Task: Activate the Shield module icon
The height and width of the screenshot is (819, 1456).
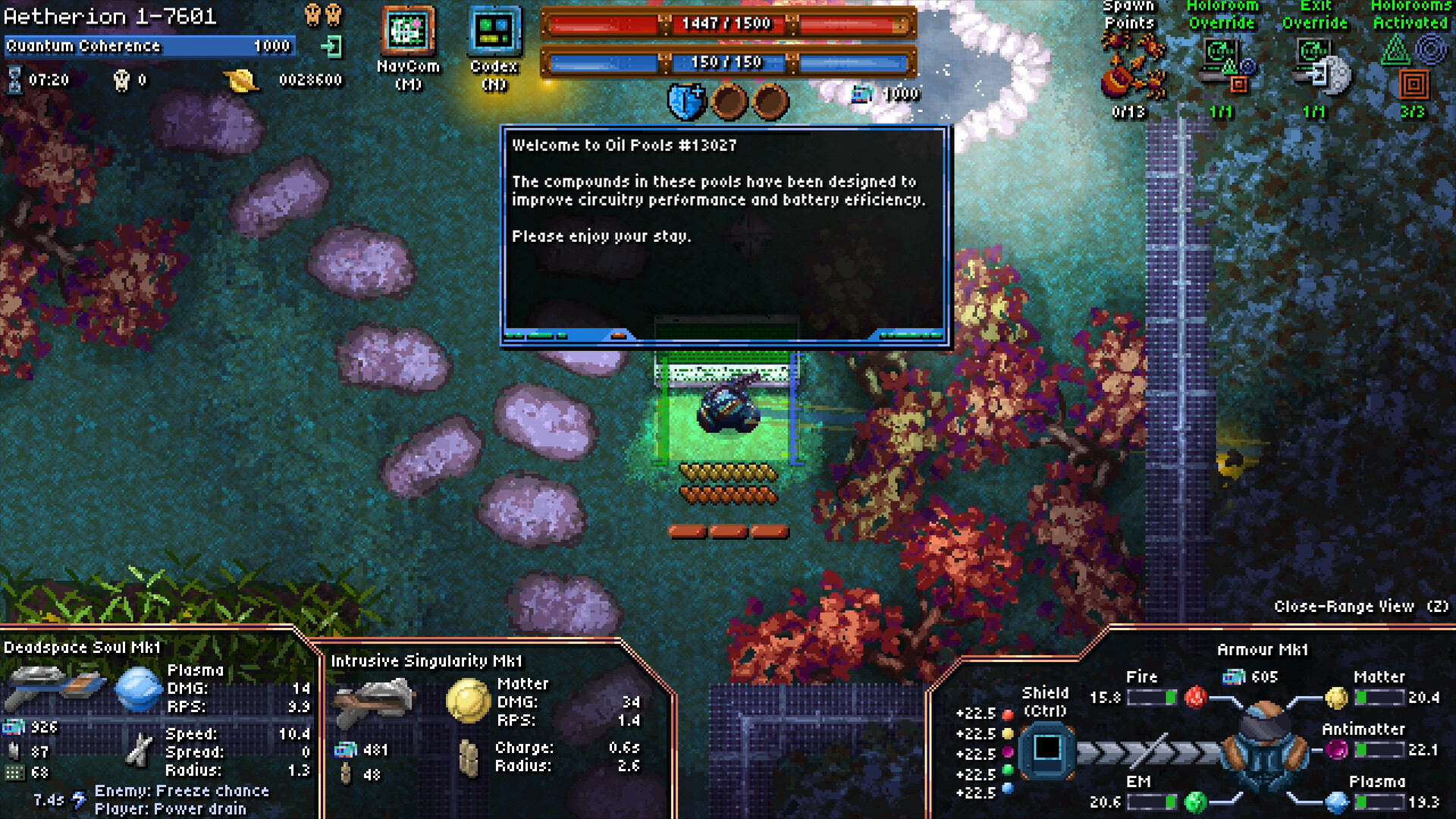Action: click(1046, 748)
